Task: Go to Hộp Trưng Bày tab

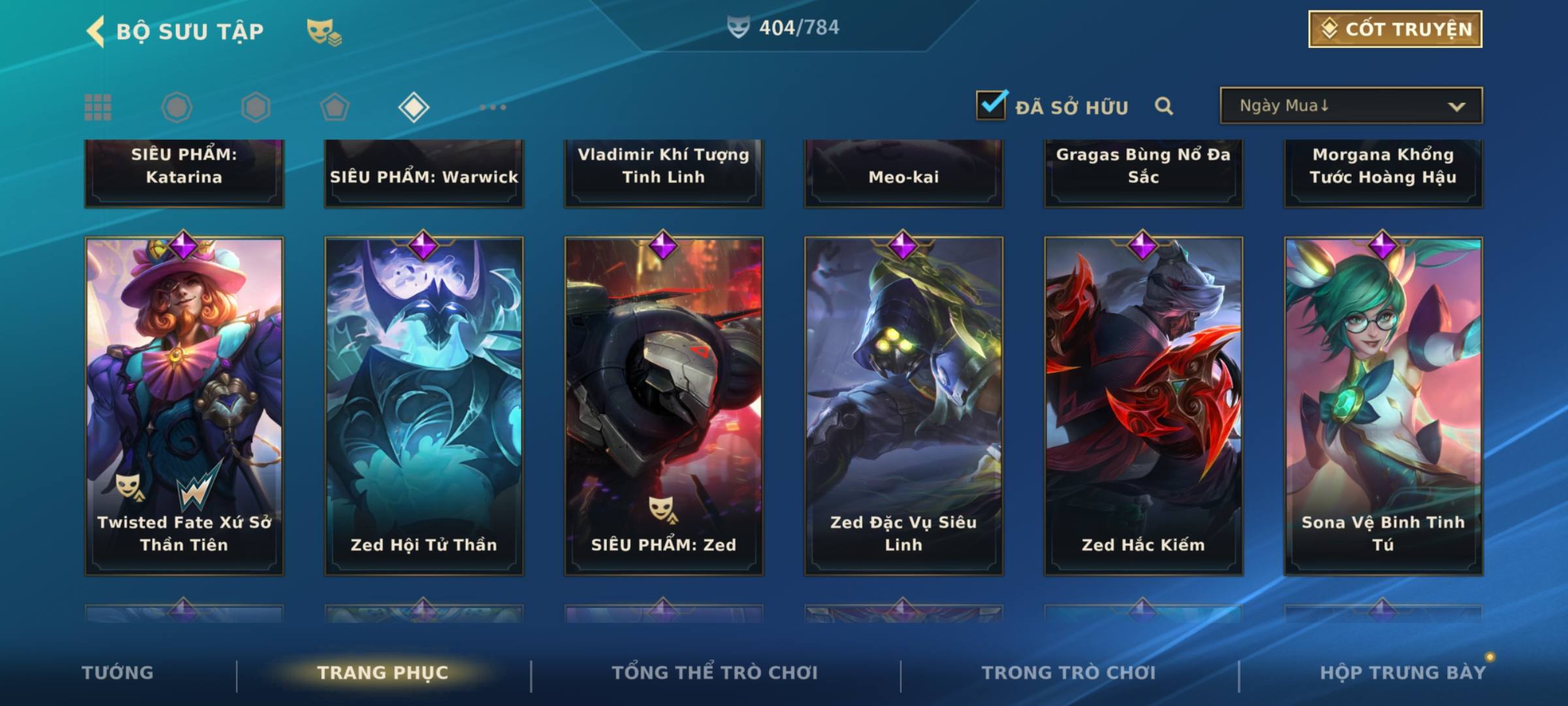Action: pyautogui.click(x=1403, y=673)
